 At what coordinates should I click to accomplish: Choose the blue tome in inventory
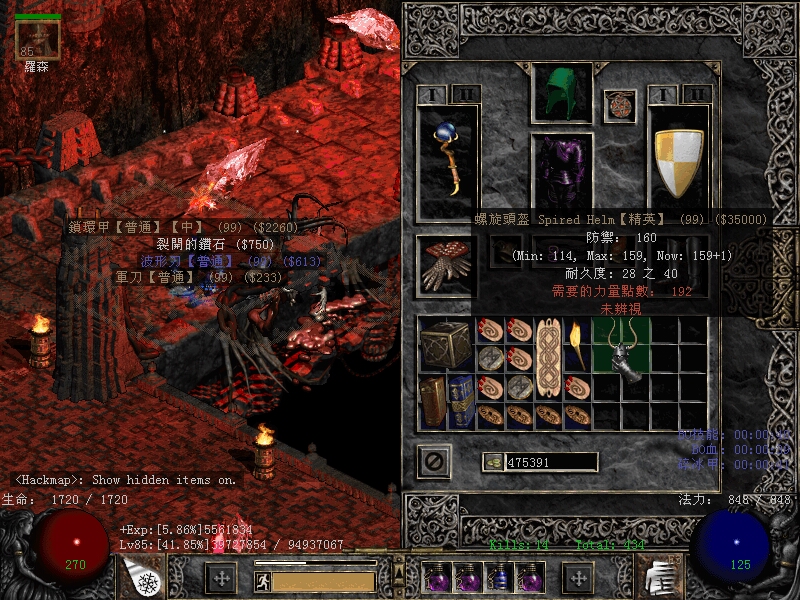coord(461,401)
